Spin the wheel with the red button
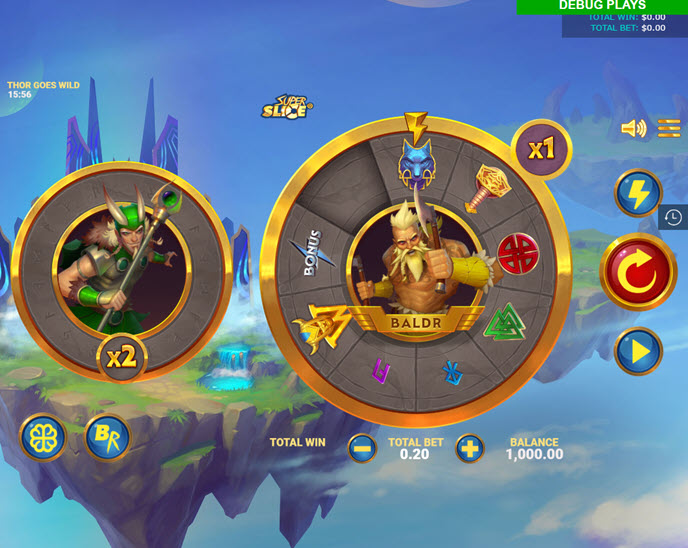The image size is (688, 548). click(x=638, y=272)
